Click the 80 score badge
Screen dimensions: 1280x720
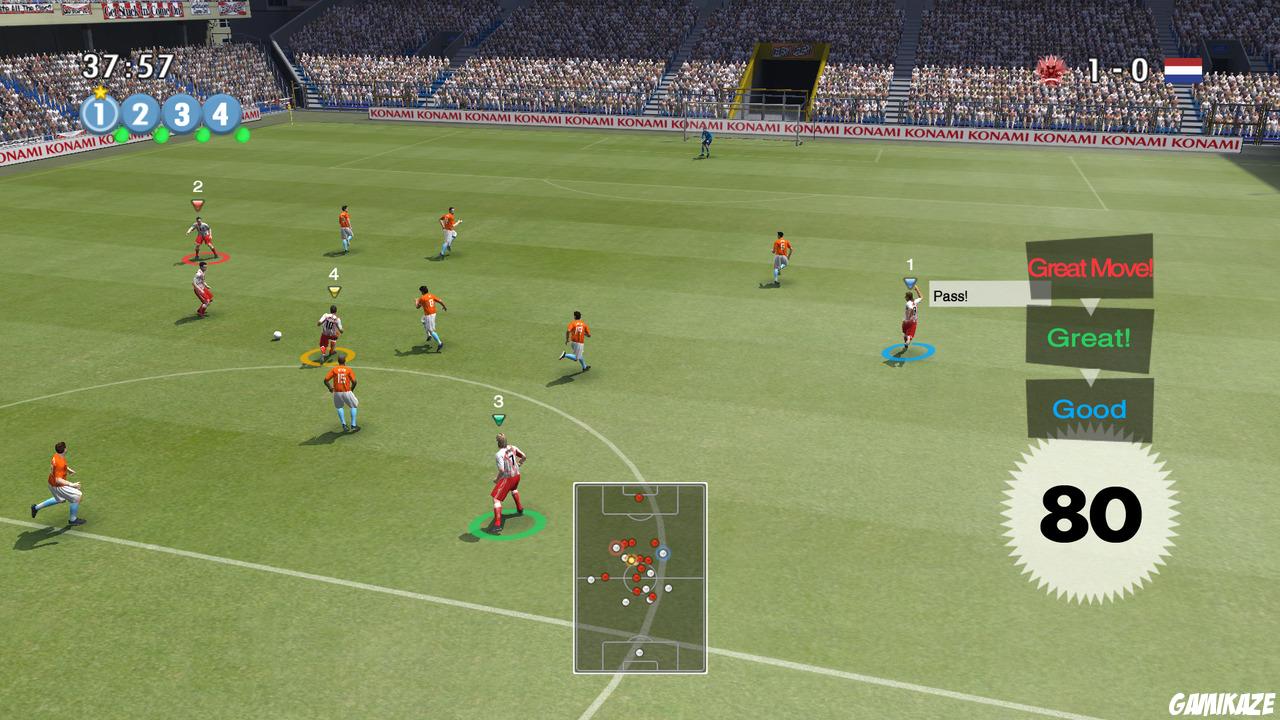(1090, 508)
